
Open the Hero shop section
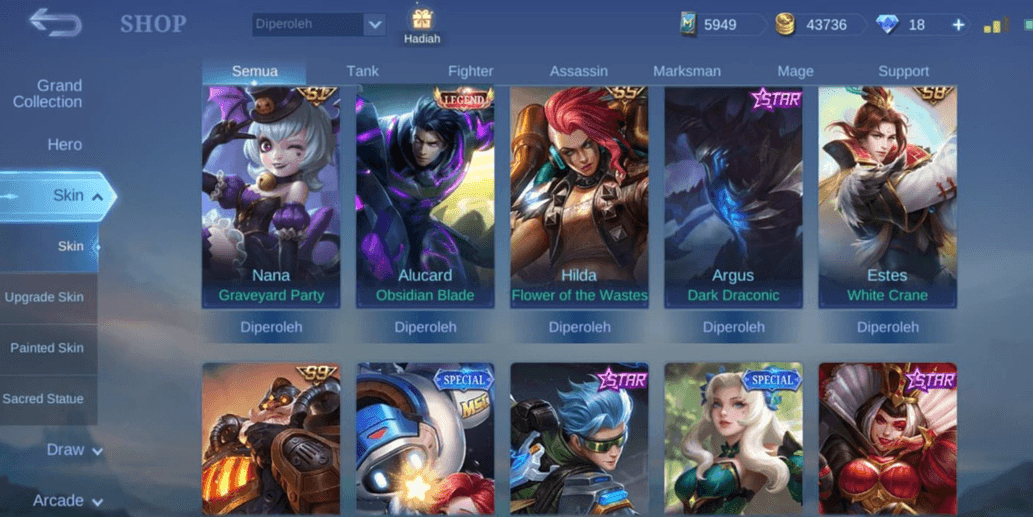(64, 145)
